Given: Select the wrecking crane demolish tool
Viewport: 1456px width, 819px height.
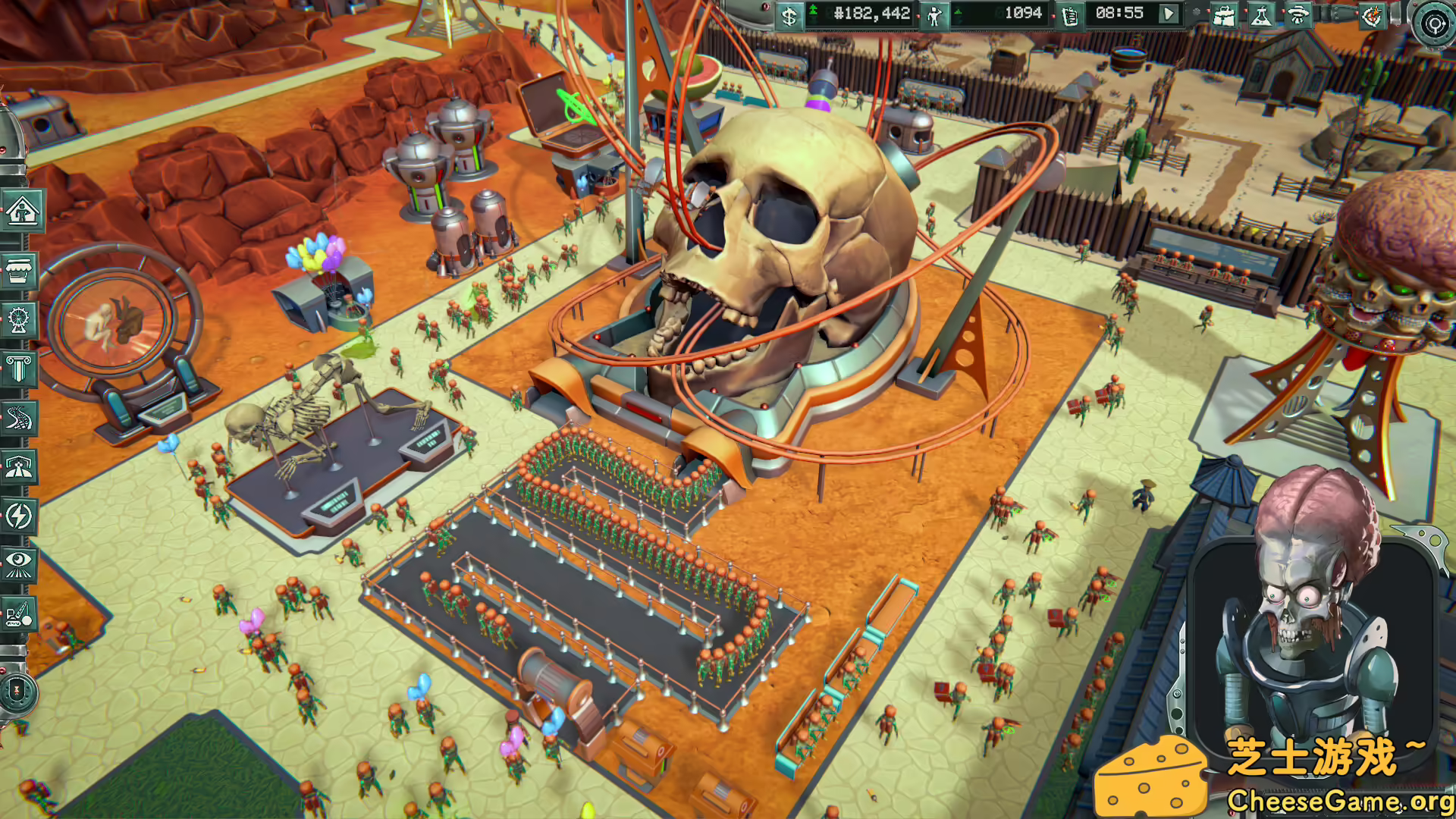Looking at the screenshot, I should click(20, 613).
